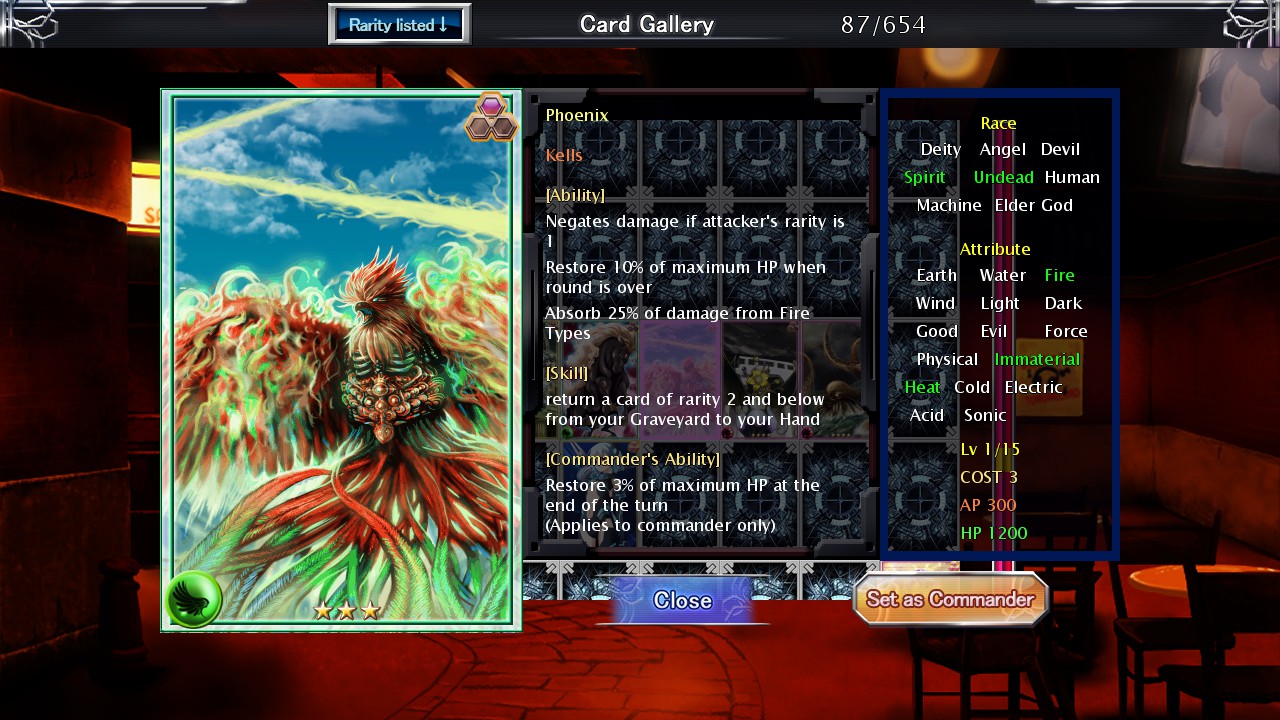Enable the Human race filter
The width and height of the screenshot is (1280, 720).
tap(1072, 177)
